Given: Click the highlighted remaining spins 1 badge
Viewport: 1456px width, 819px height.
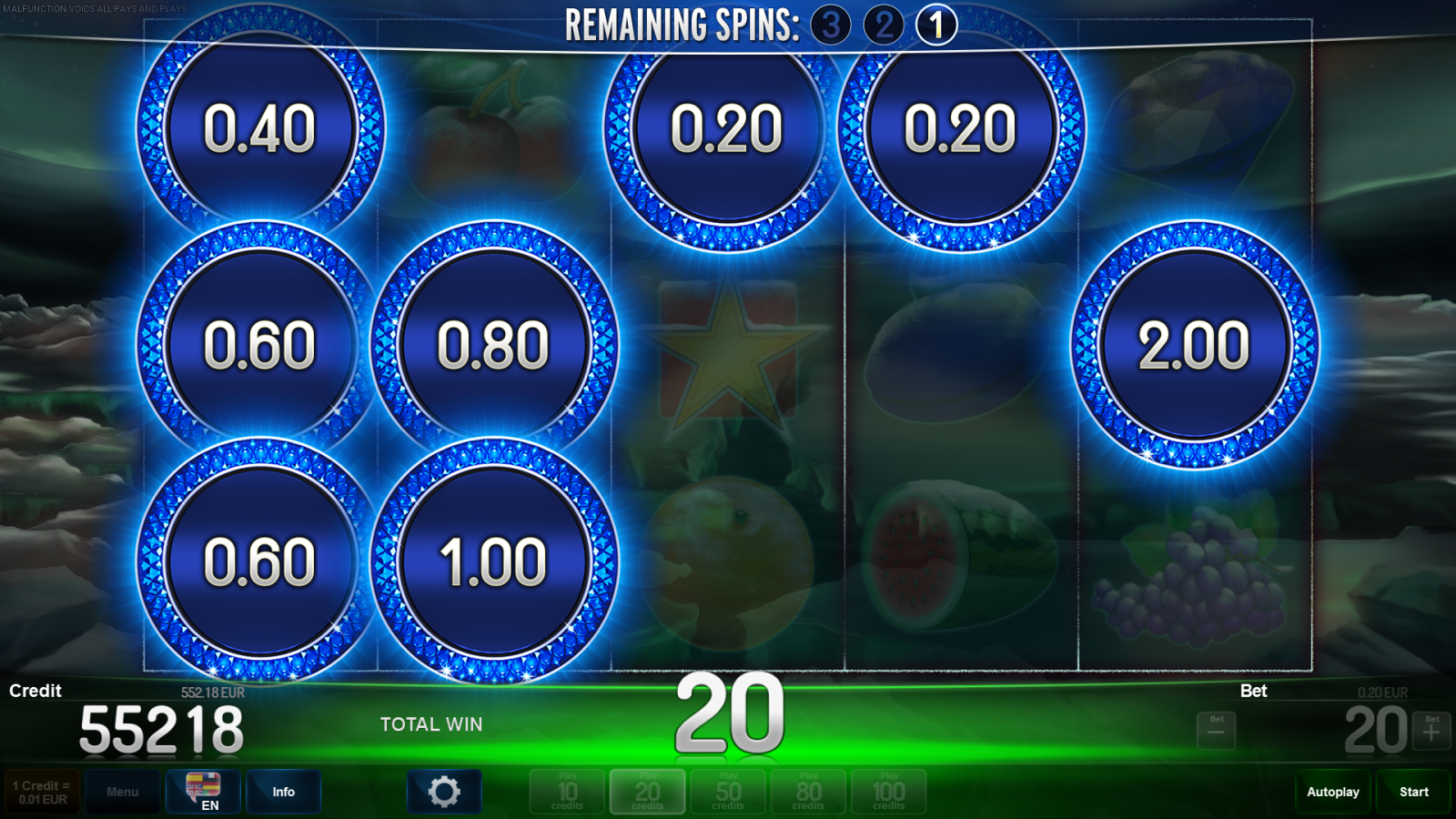Looking at the screenshot, I should click(x=937, y=24).
